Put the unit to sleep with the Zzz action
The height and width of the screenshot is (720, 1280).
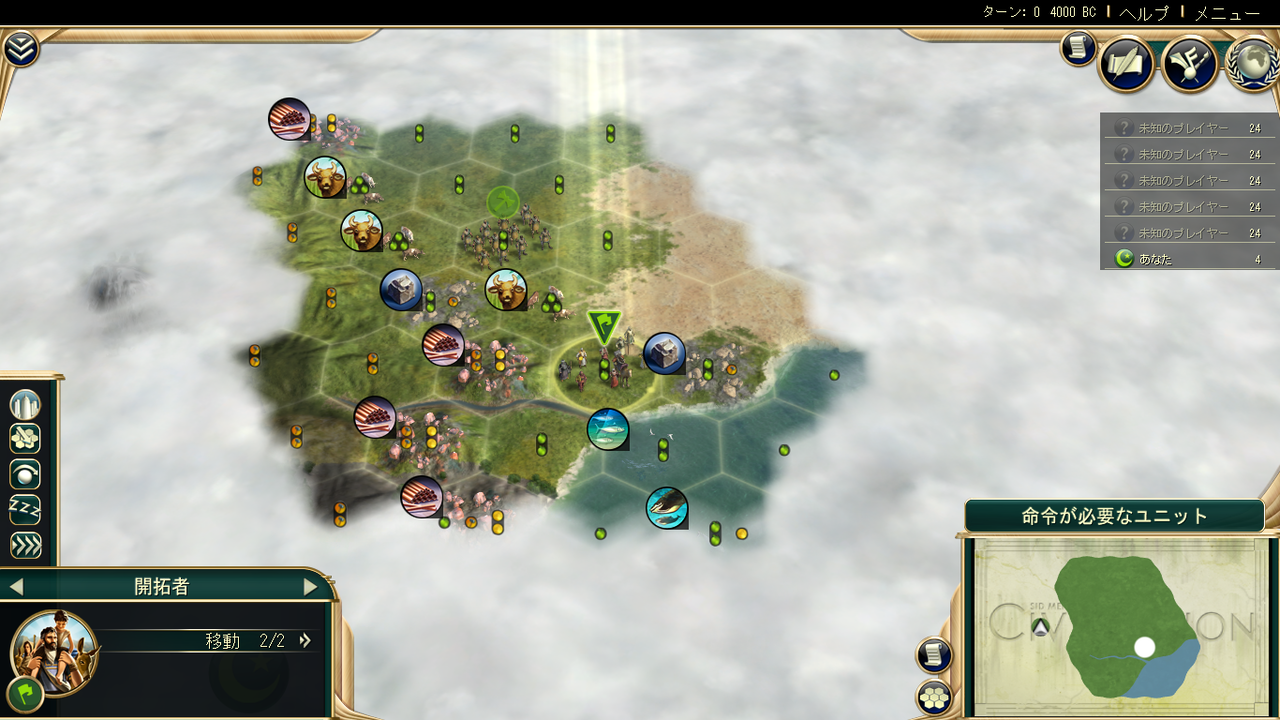click(x=24, y=509)
